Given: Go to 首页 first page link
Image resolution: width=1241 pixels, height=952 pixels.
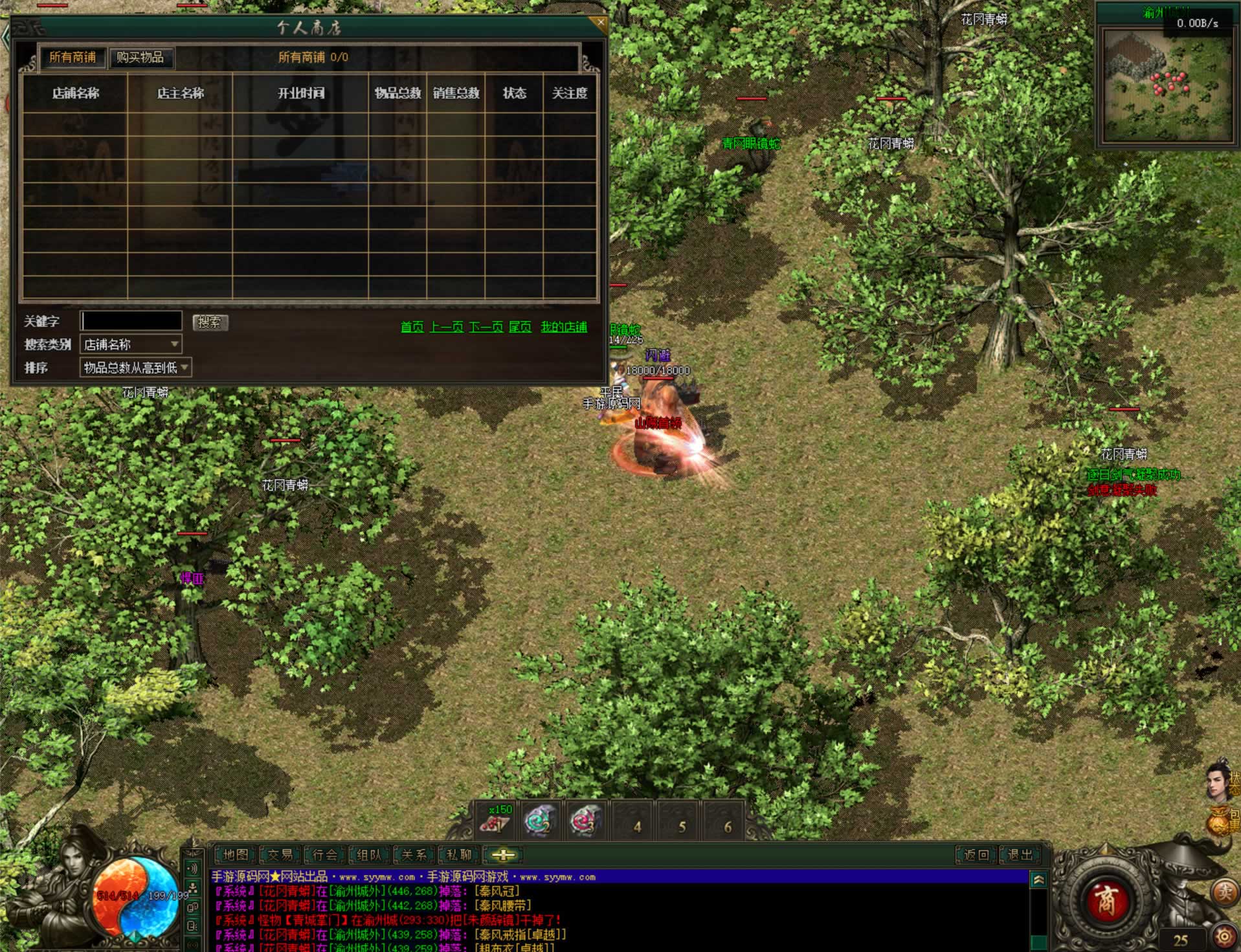Looking at the screenshot, I should 412,327.
